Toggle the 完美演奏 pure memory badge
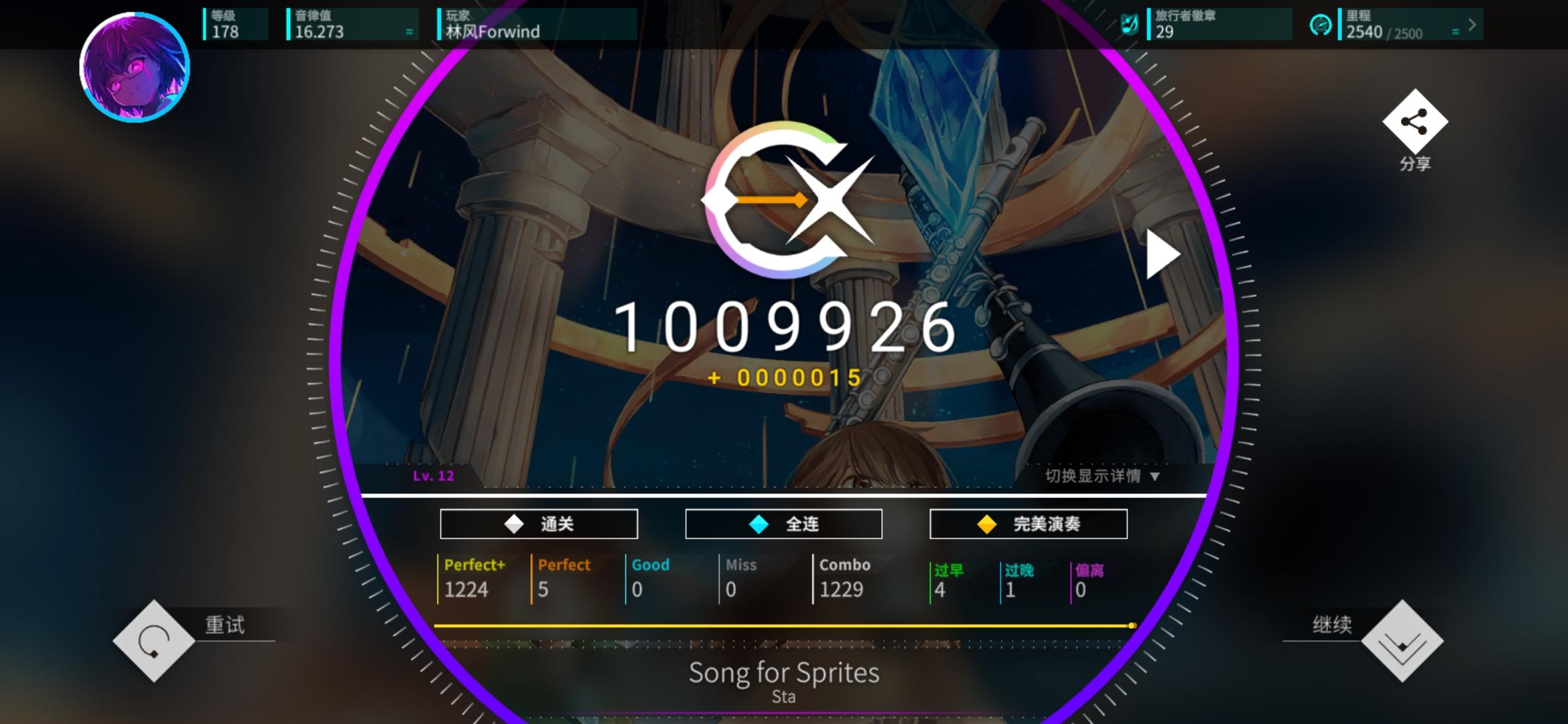Image resolution: width=1568 pixels, height=724 pixels. tap(1028, 524)
